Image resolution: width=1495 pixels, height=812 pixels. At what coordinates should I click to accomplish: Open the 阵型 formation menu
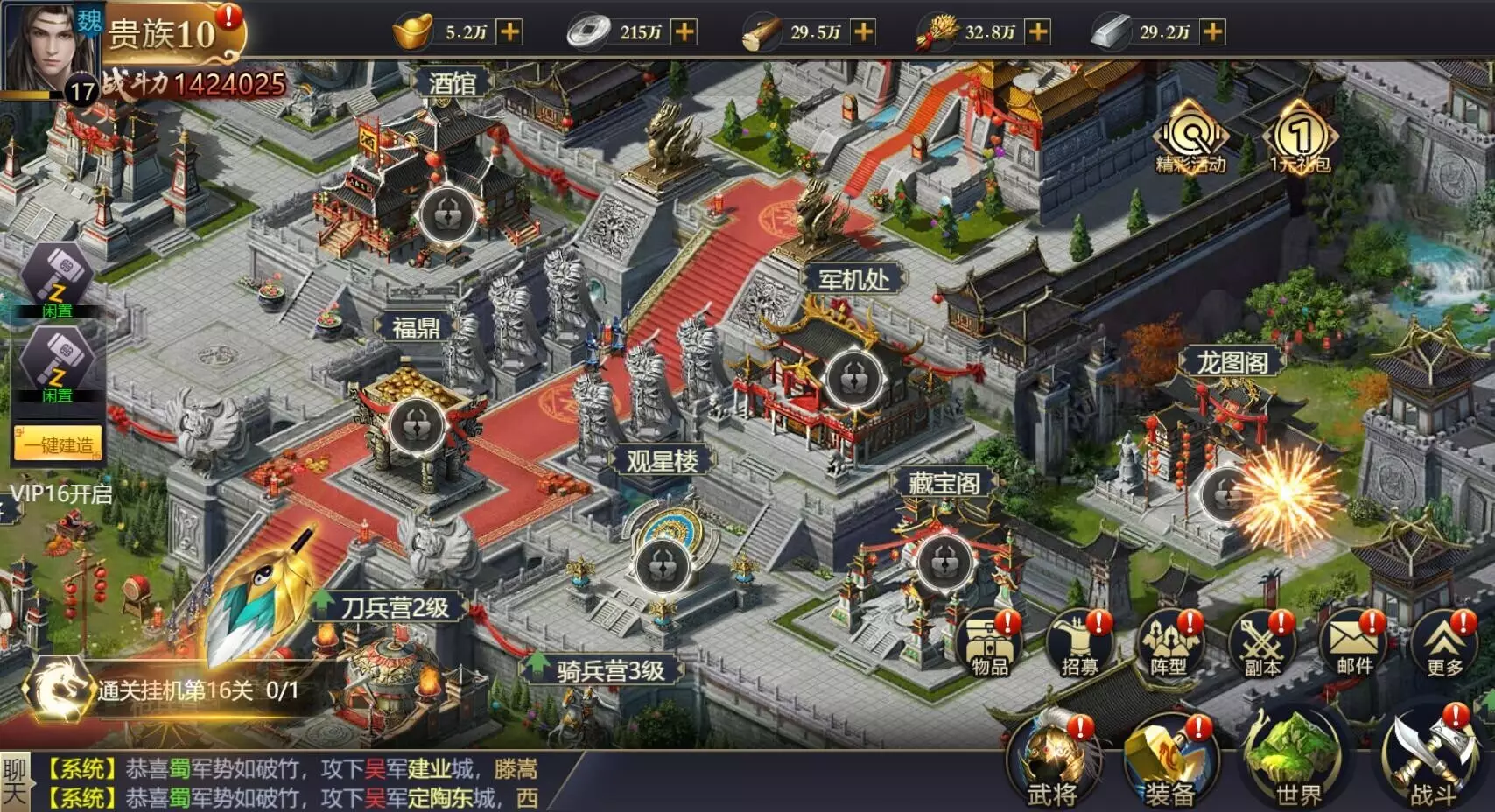[x=1170, y=646]
